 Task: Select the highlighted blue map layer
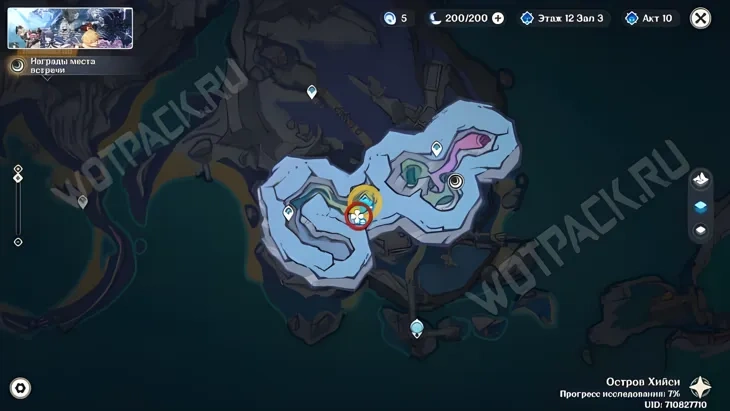(x=701, y=206)
